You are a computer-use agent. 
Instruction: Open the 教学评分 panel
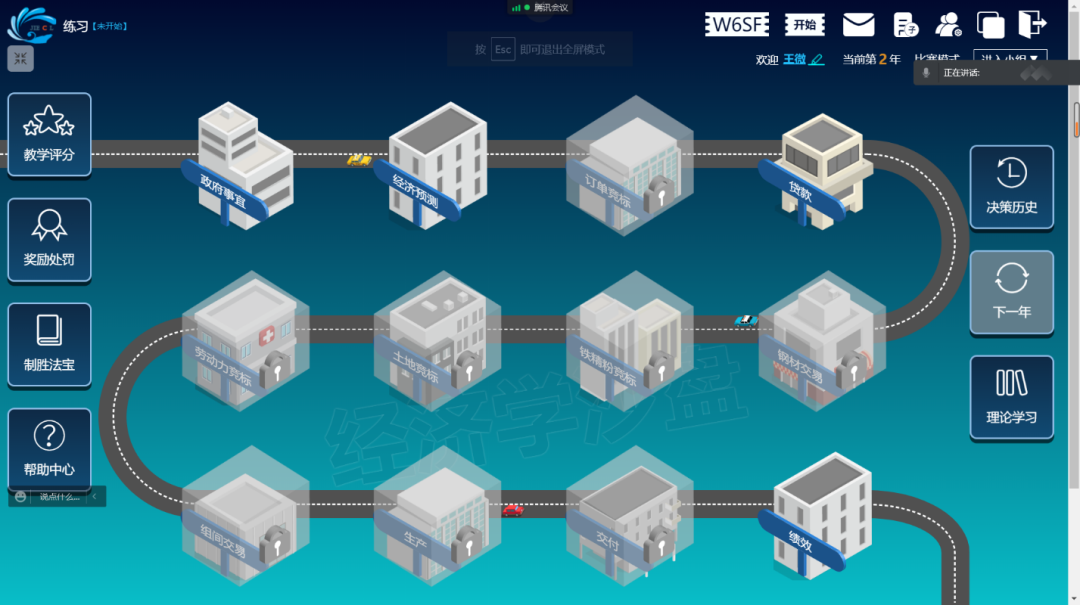coord(49,135)
